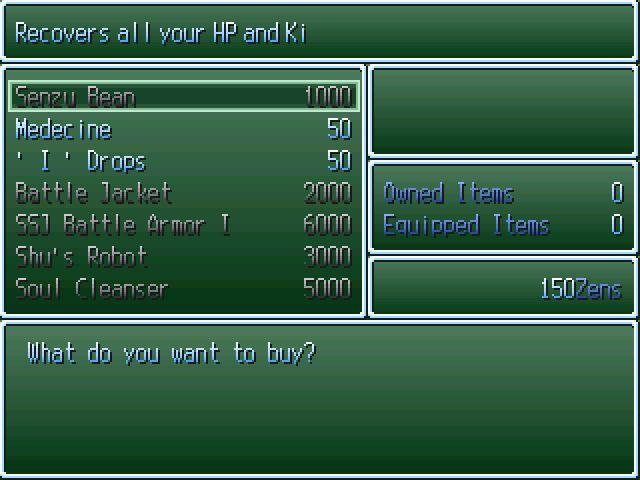Screen dimensions: 640x480
Task: Select the Soul Cleanser item
Action: coord(183,289)
